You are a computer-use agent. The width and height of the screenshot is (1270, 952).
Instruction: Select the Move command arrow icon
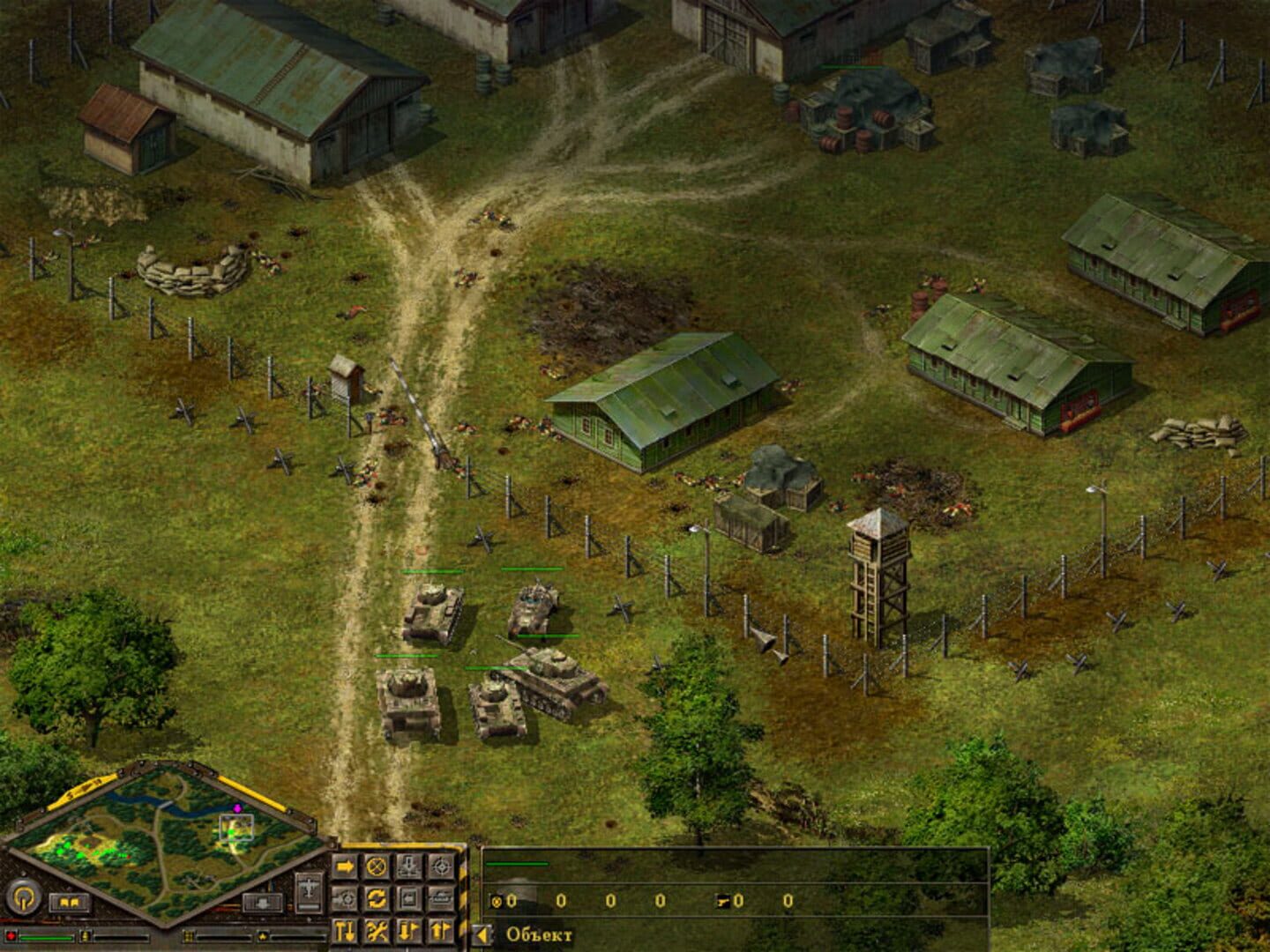point(344,866)
